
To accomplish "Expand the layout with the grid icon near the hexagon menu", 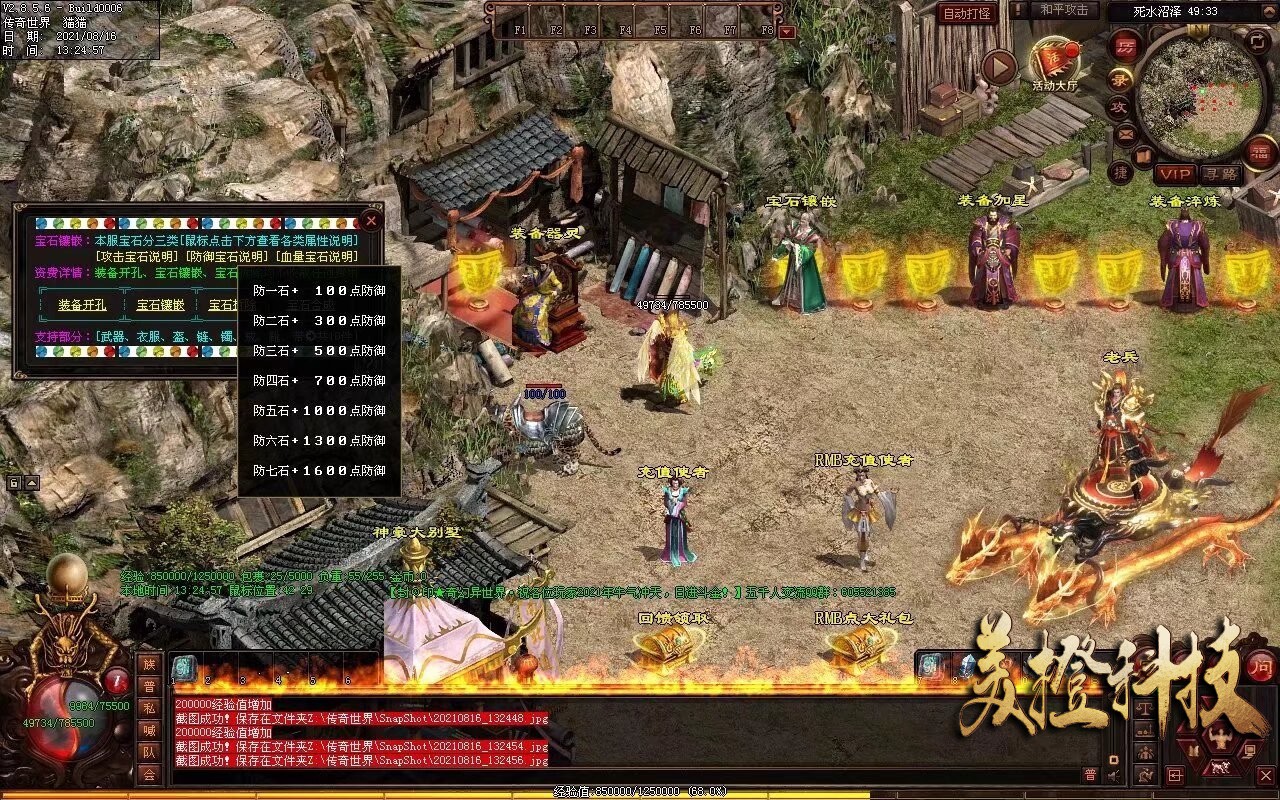I will [1175, 776].
